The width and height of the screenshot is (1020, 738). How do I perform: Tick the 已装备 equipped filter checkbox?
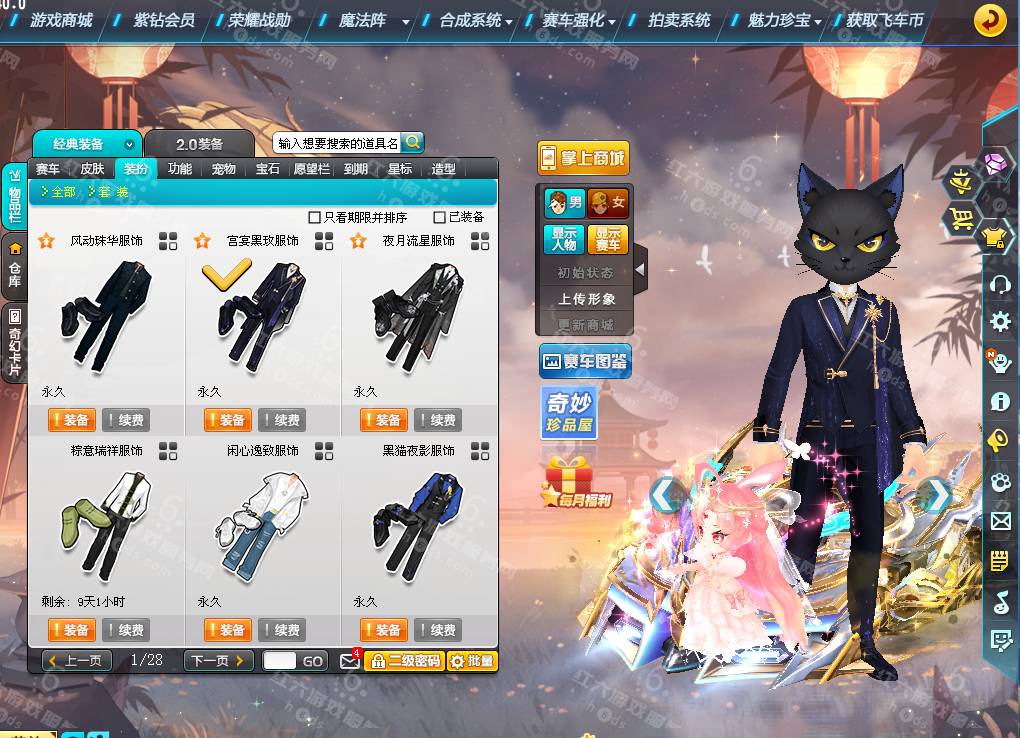pyautogui.click(x=439, y=217)
